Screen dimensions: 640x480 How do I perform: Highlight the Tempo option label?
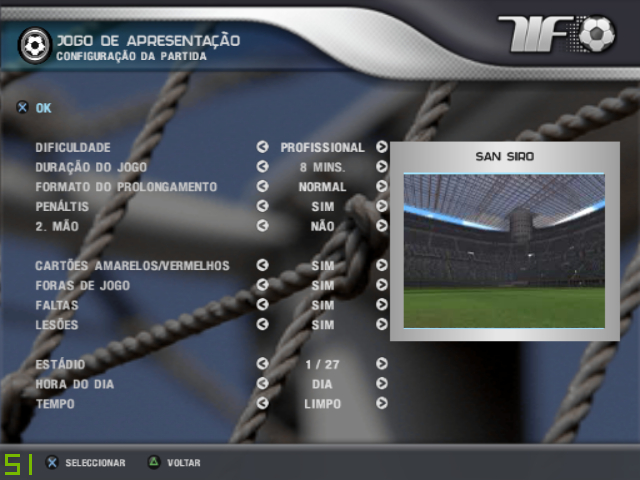[56, 404]
